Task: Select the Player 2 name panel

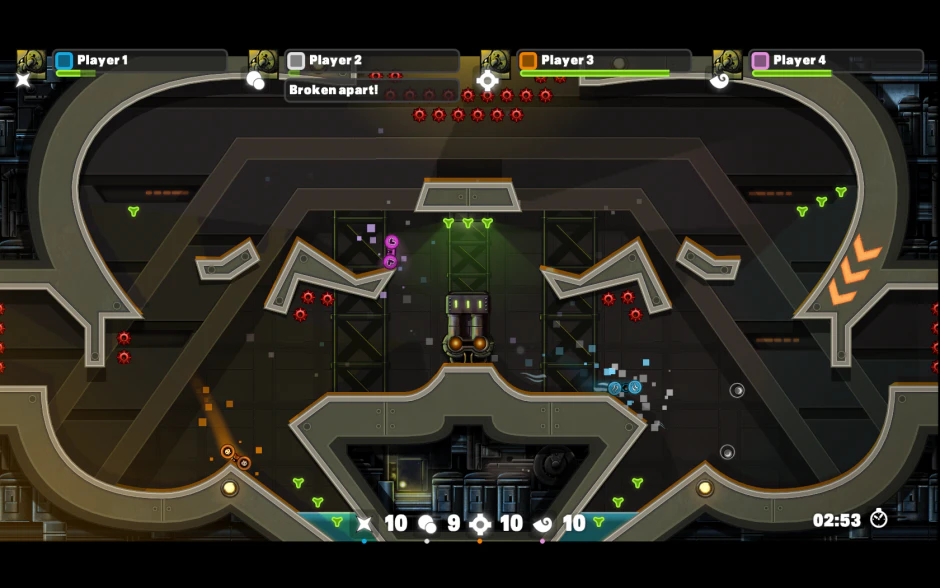Action: tap(372, 61)
